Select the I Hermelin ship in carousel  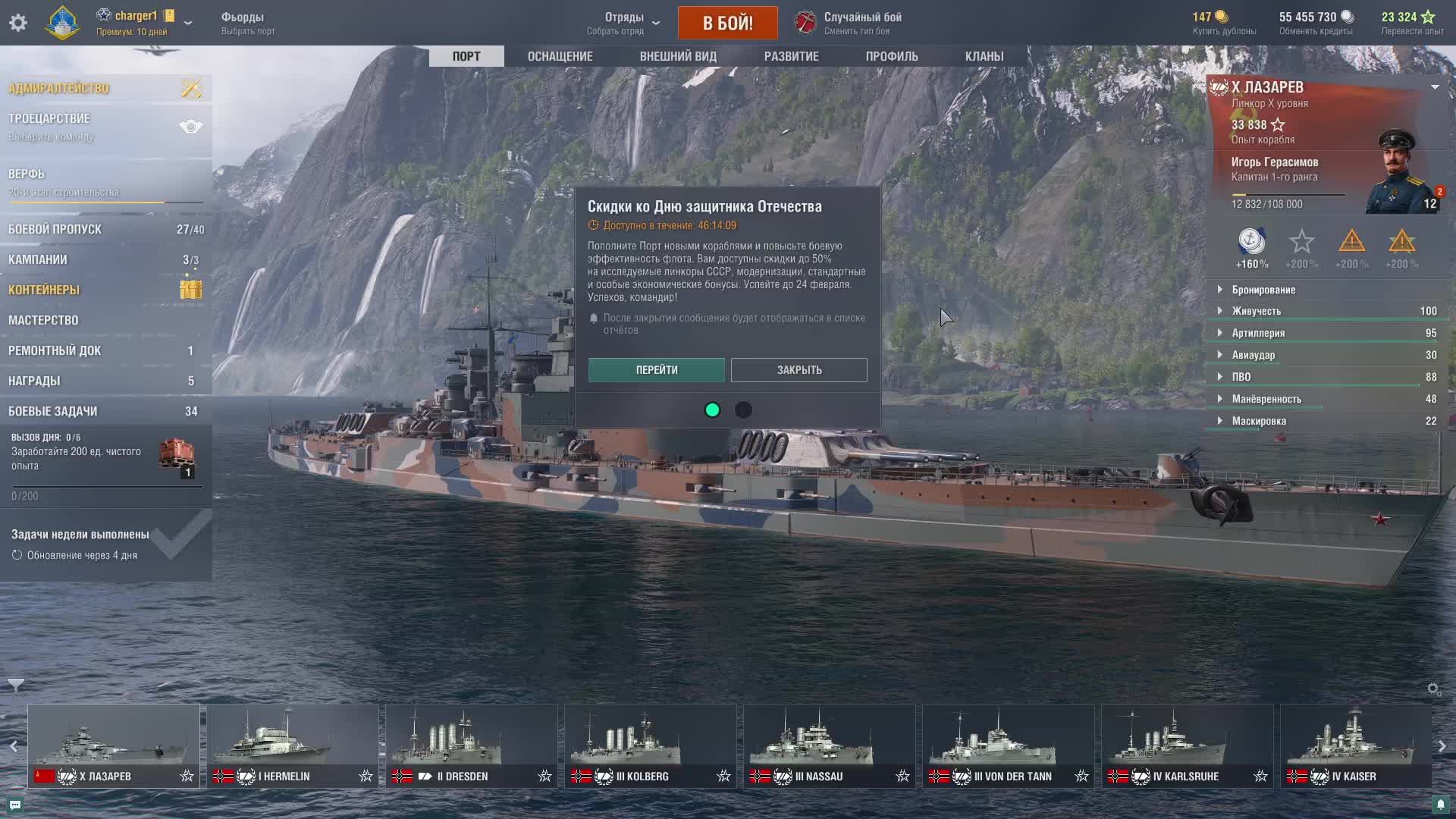pyautogui.click(x=292, y=745)
